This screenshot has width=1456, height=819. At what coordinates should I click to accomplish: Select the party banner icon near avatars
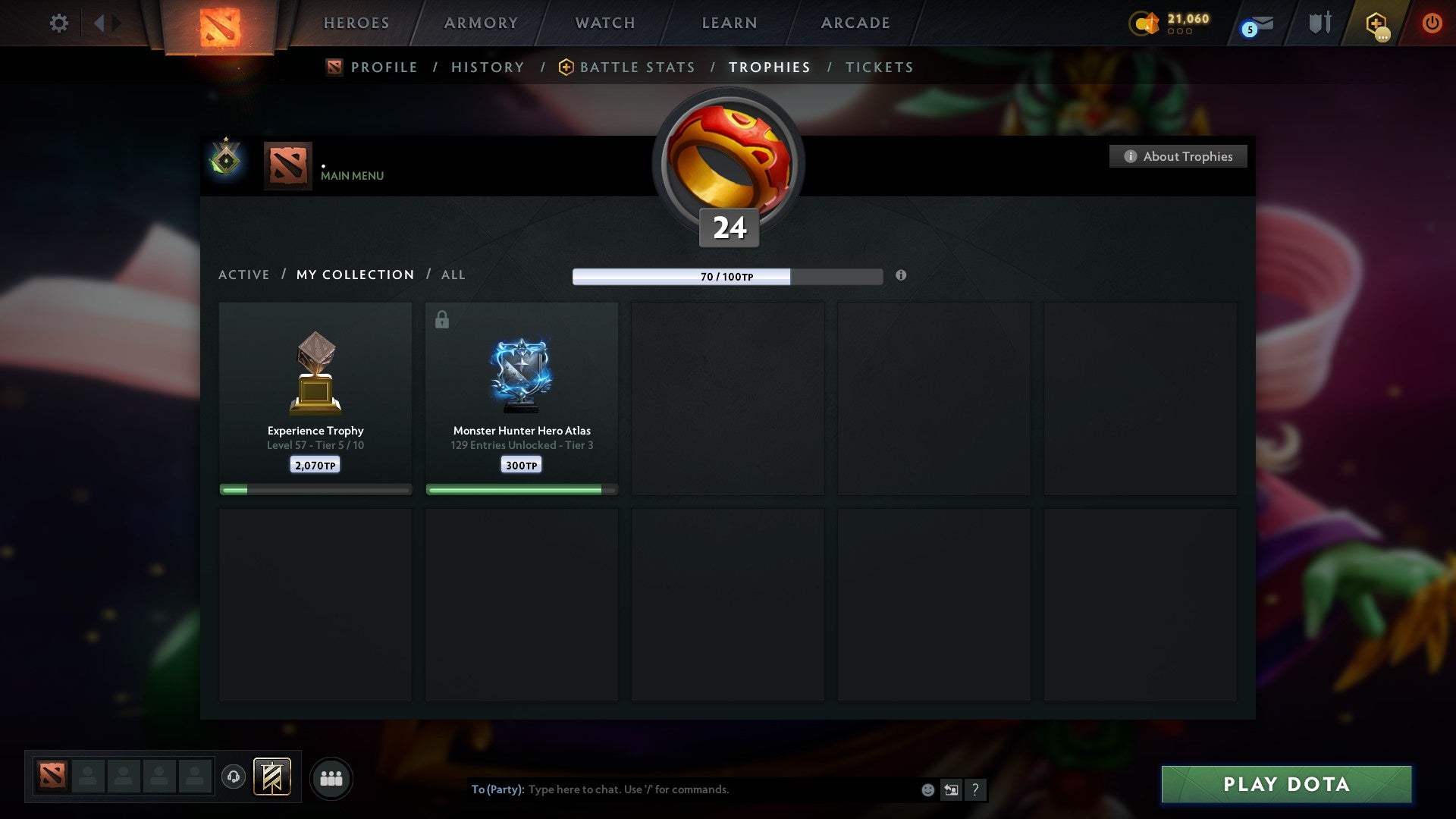point(270,777)
